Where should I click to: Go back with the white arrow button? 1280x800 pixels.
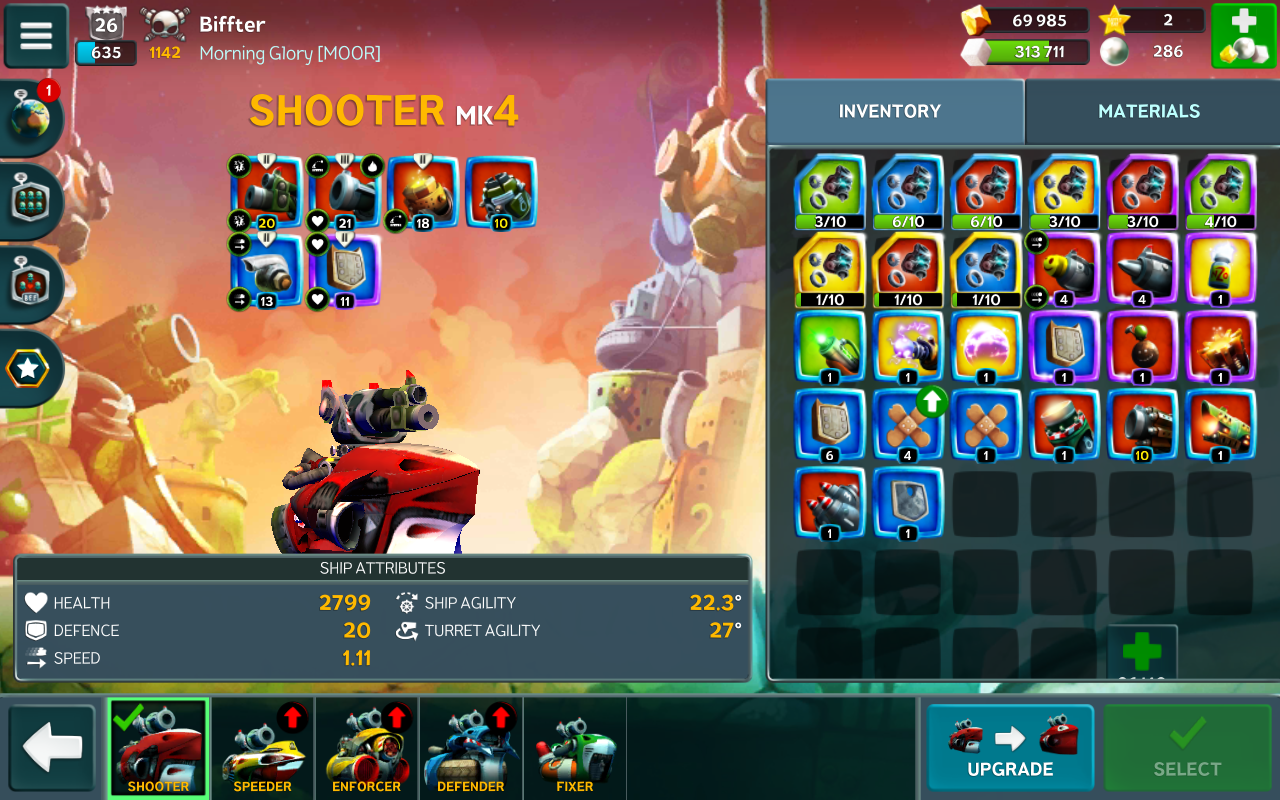[52, 748]
